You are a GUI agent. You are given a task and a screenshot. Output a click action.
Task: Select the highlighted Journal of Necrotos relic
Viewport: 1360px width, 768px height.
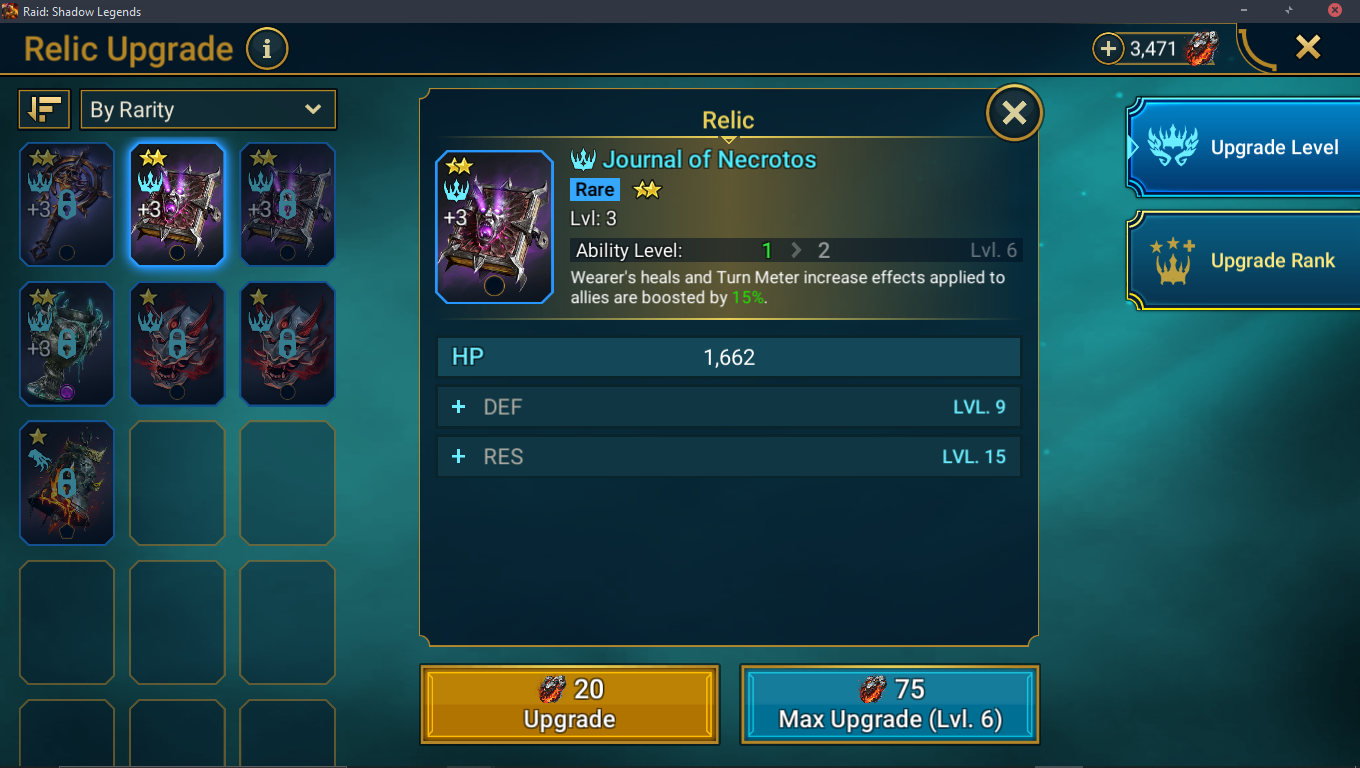click(x=177, y=204)
